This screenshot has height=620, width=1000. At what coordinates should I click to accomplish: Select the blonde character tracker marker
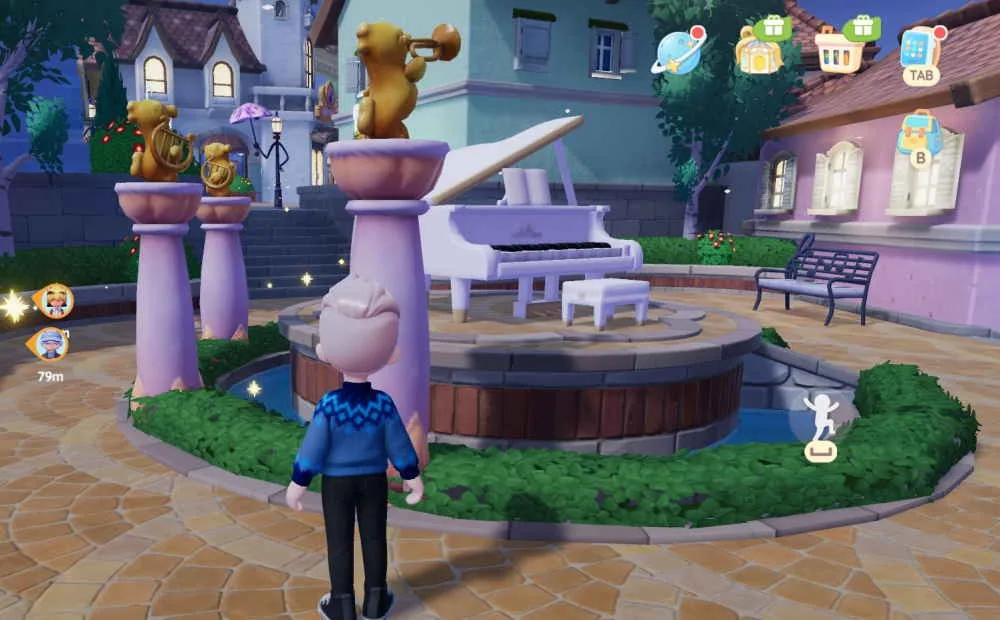point(54,300)
